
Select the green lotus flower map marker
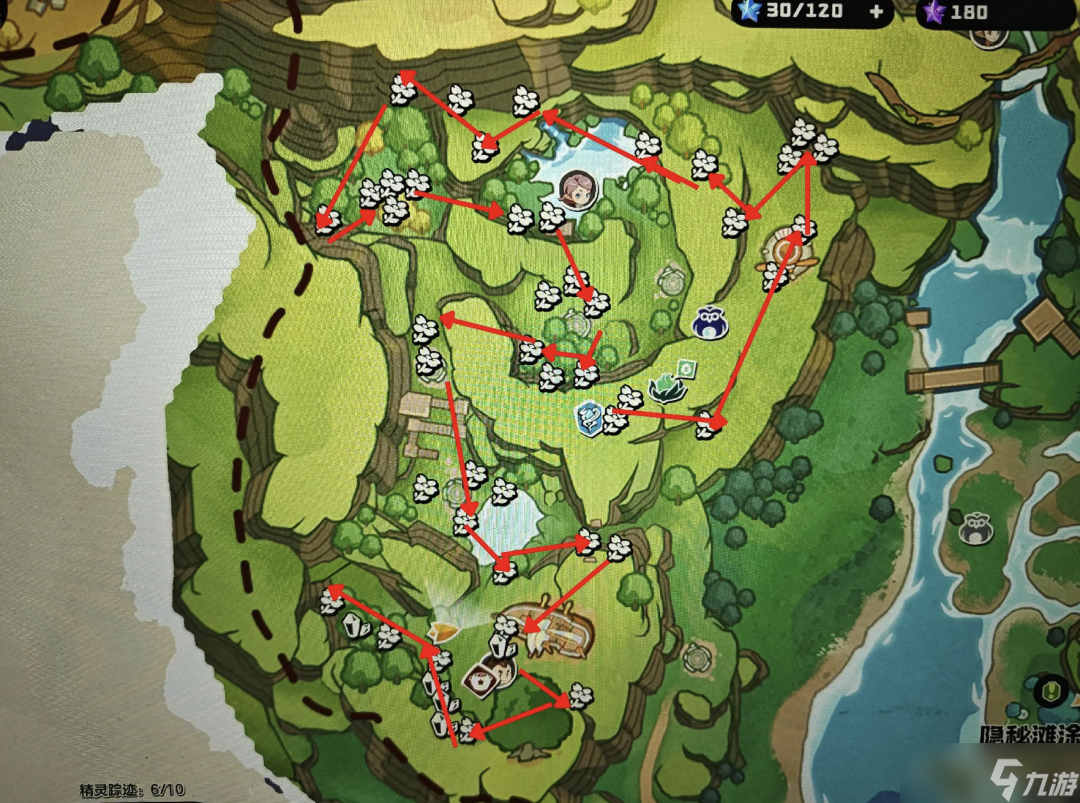click(x=665, y=387)
